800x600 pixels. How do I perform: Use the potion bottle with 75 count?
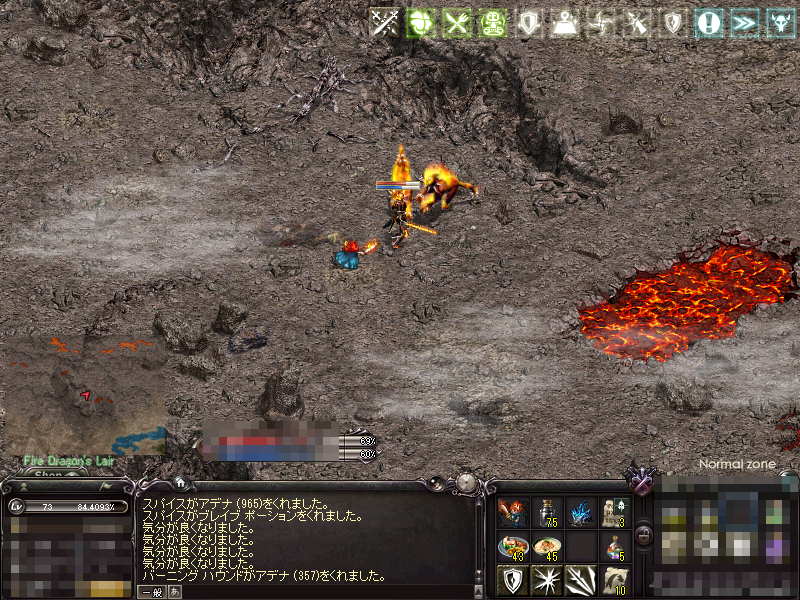(x=547, y=513)
